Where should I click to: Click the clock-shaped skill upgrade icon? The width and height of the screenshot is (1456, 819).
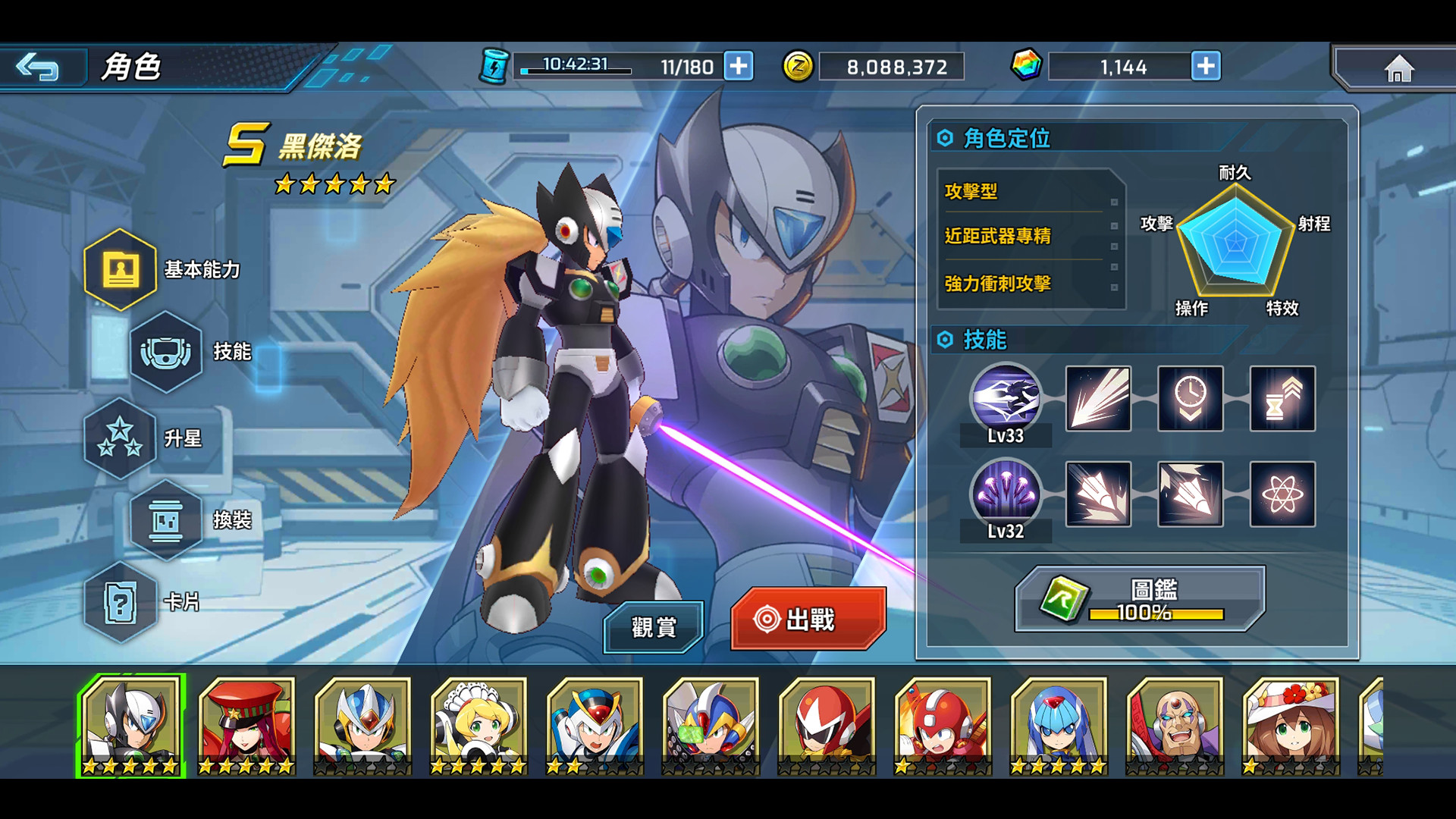1190,400
